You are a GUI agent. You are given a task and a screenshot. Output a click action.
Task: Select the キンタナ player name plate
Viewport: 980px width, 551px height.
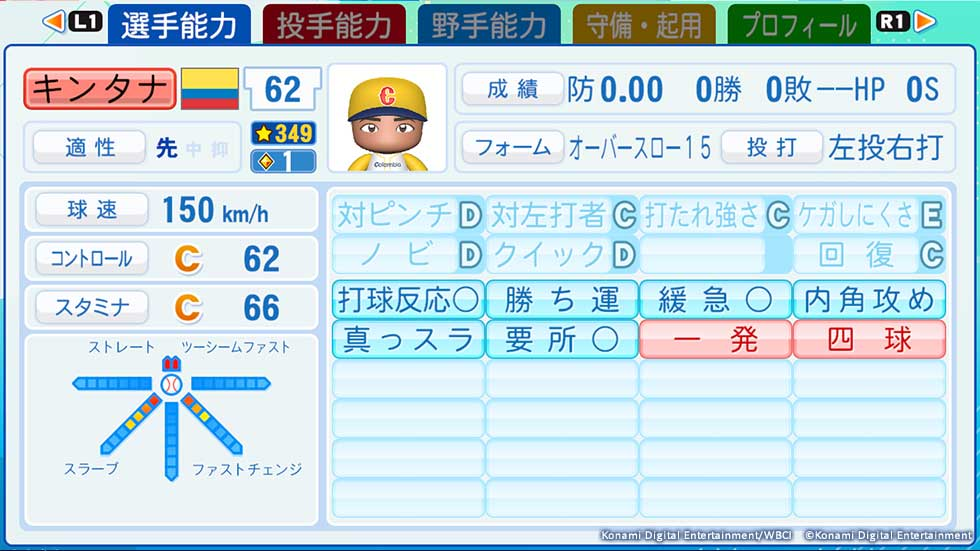coord(100,89)
